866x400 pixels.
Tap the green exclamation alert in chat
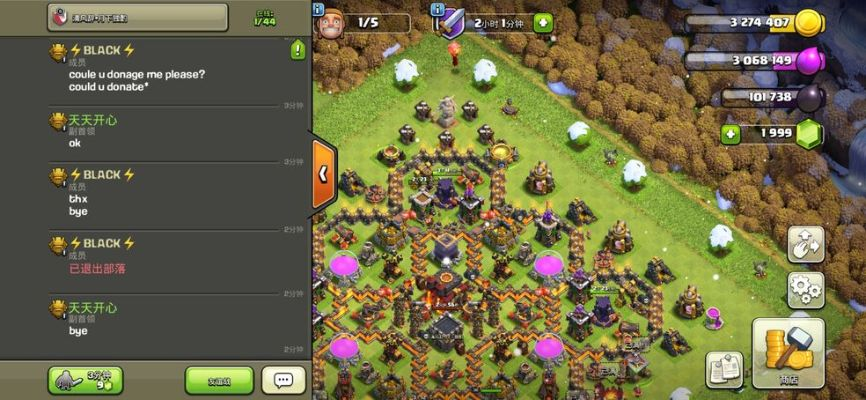click(297, 50)
